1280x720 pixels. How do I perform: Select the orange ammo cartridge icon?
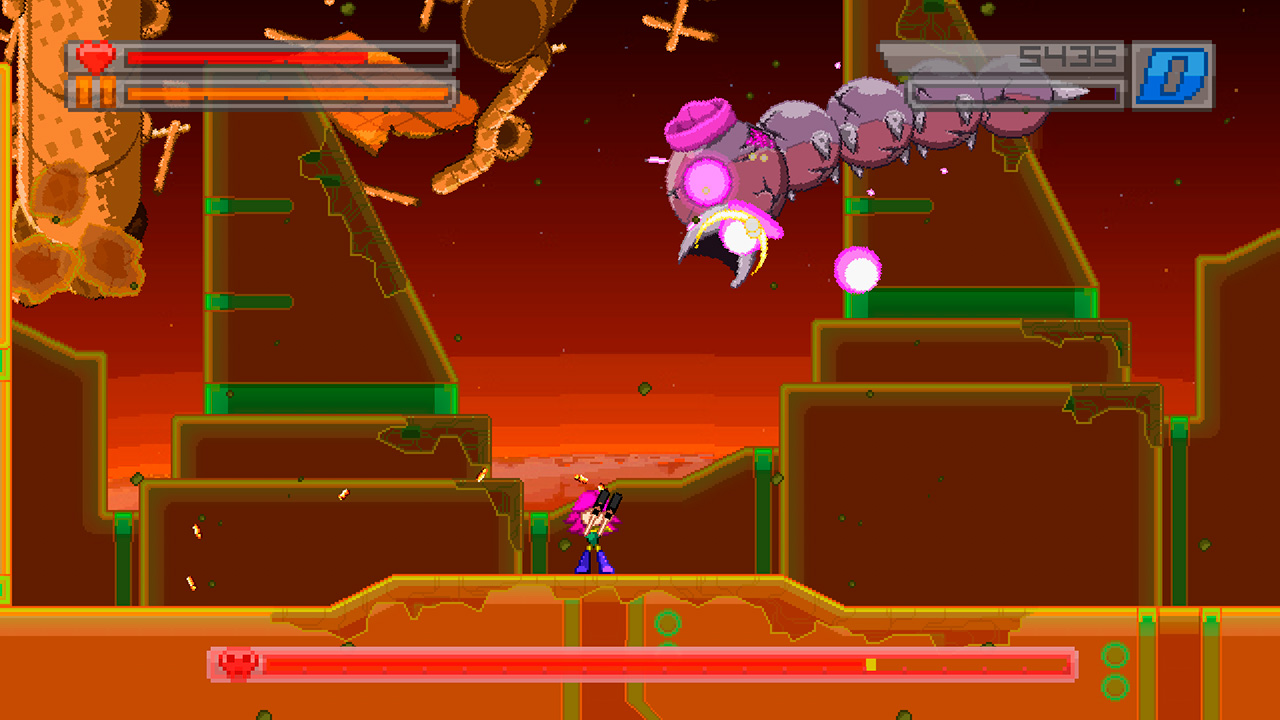tap(96, 91)
